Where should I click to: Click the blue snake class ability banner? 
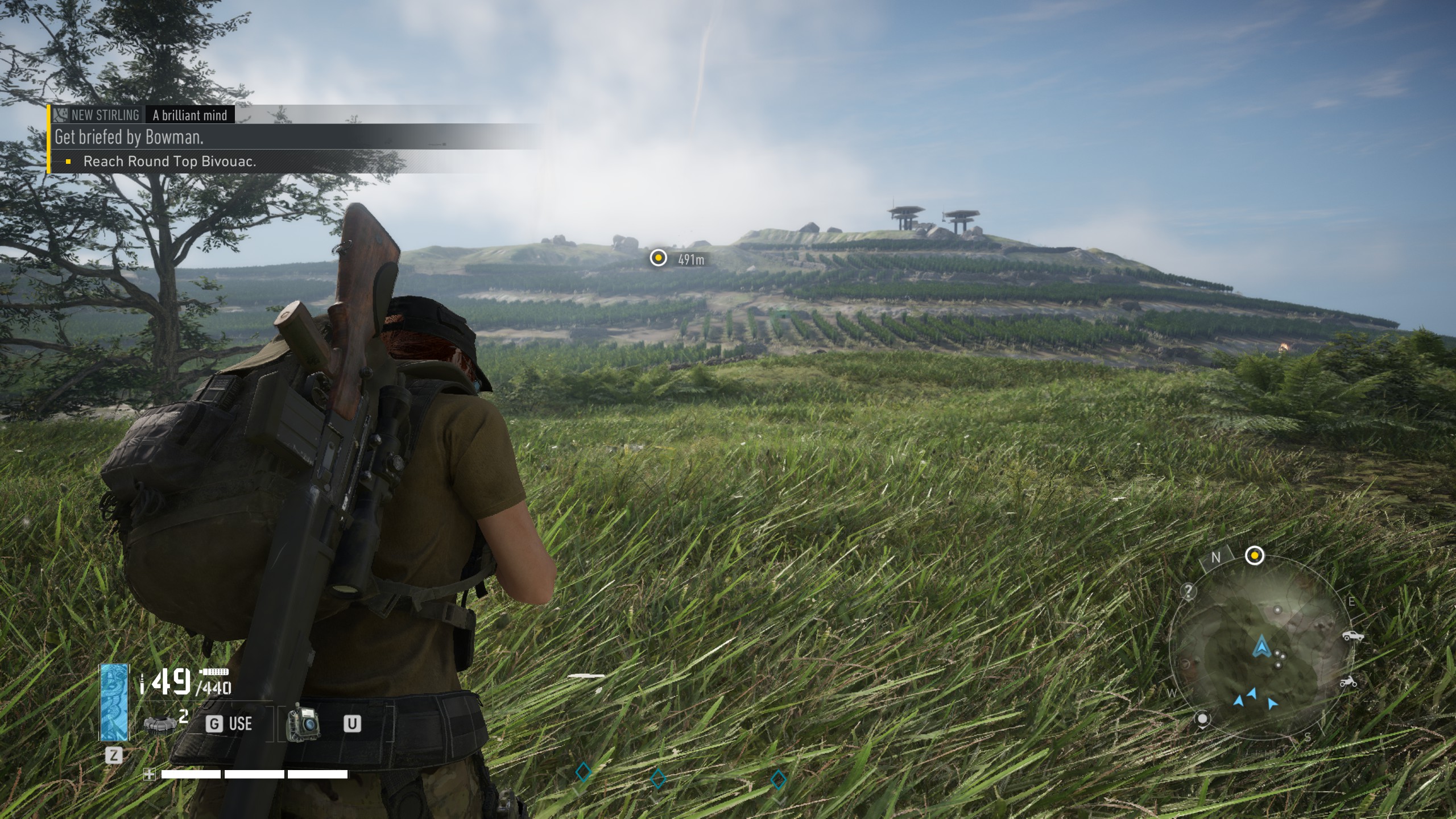[114, 702]
